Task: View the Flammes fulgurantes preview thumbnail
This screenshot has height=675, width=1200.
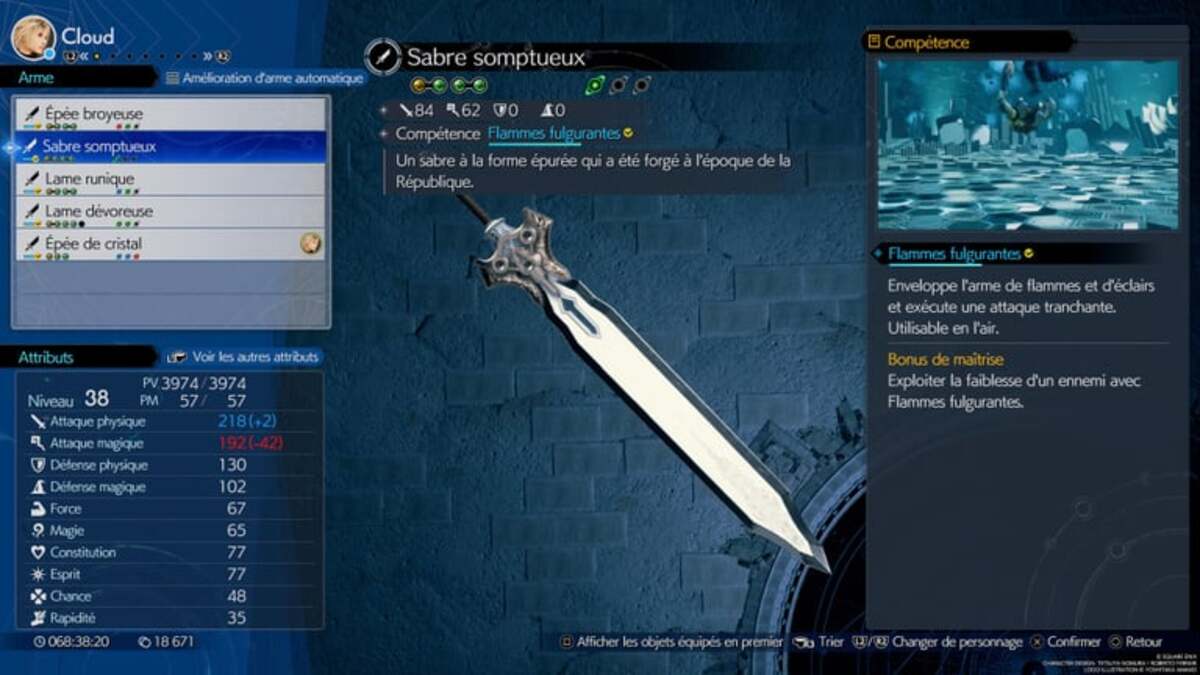Action: pos(1027,145)
